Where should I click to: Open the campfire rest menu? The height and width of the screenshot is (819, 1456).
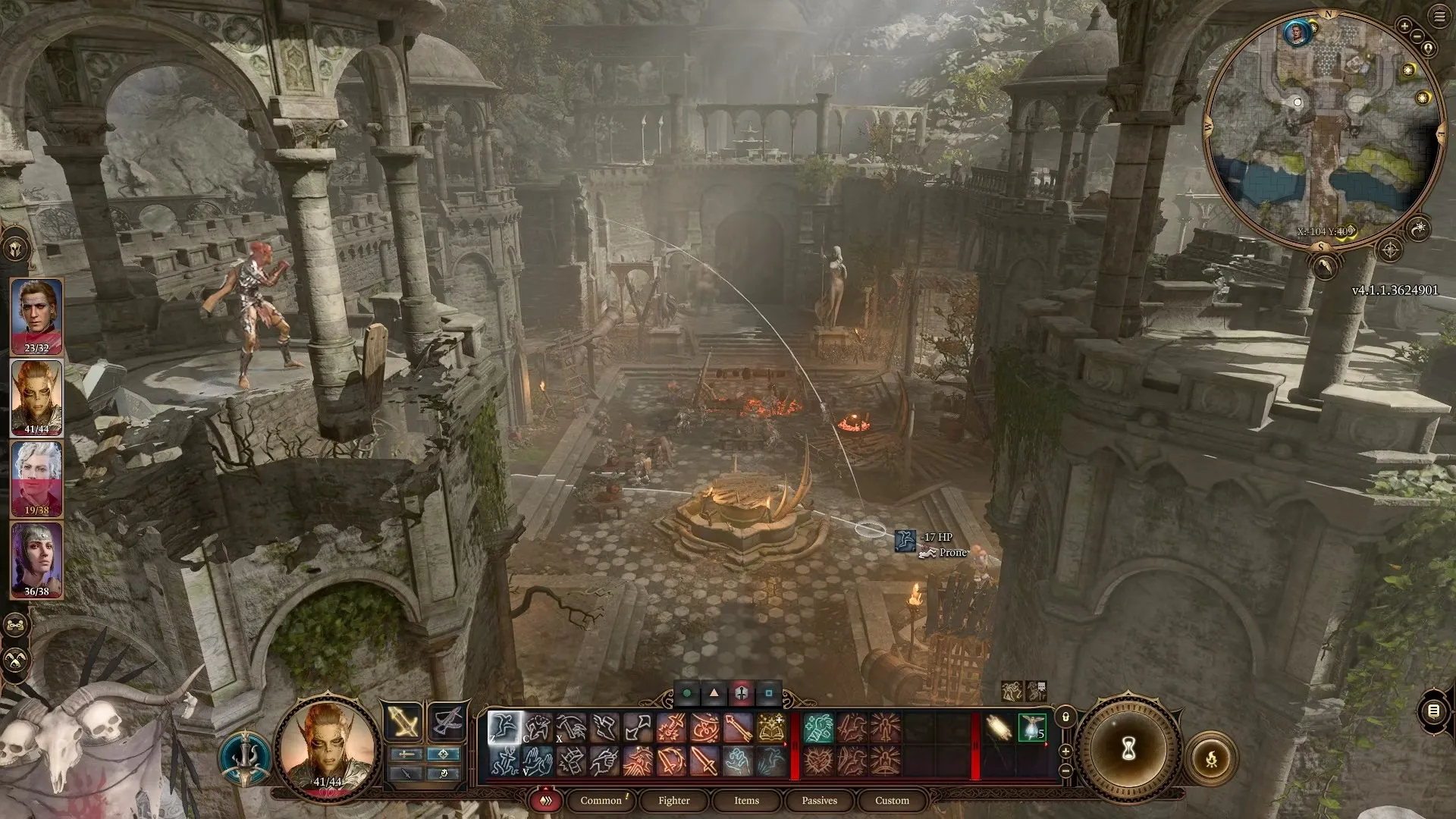1211,758
